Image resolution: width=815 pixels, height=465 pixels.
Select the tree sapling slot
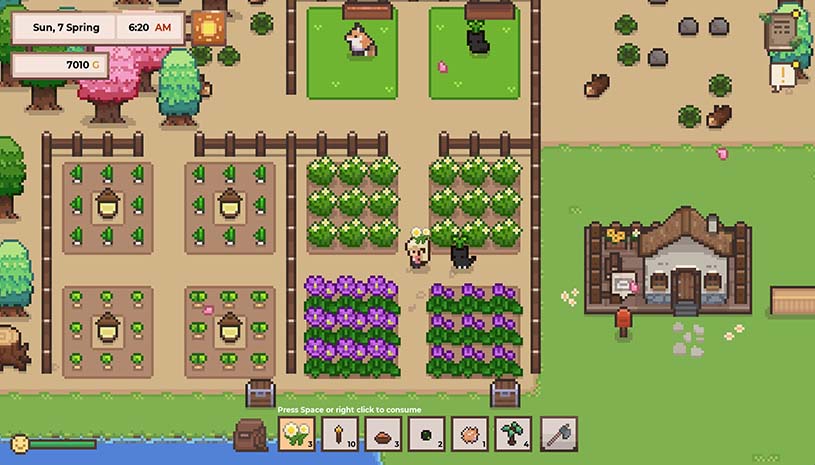(514, 434)
